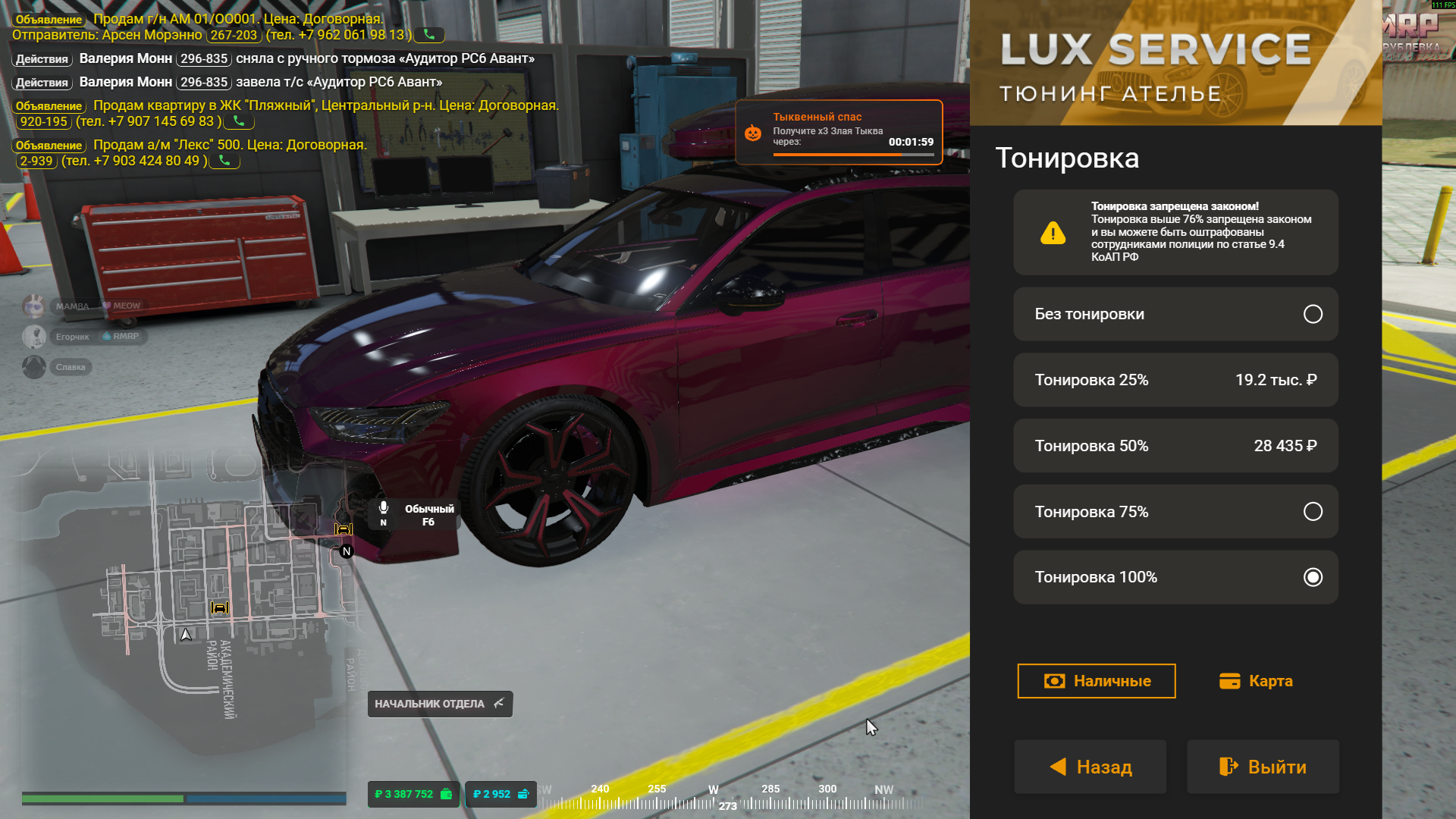Call the seller of plate AM 01/OO001

(429, 35)
